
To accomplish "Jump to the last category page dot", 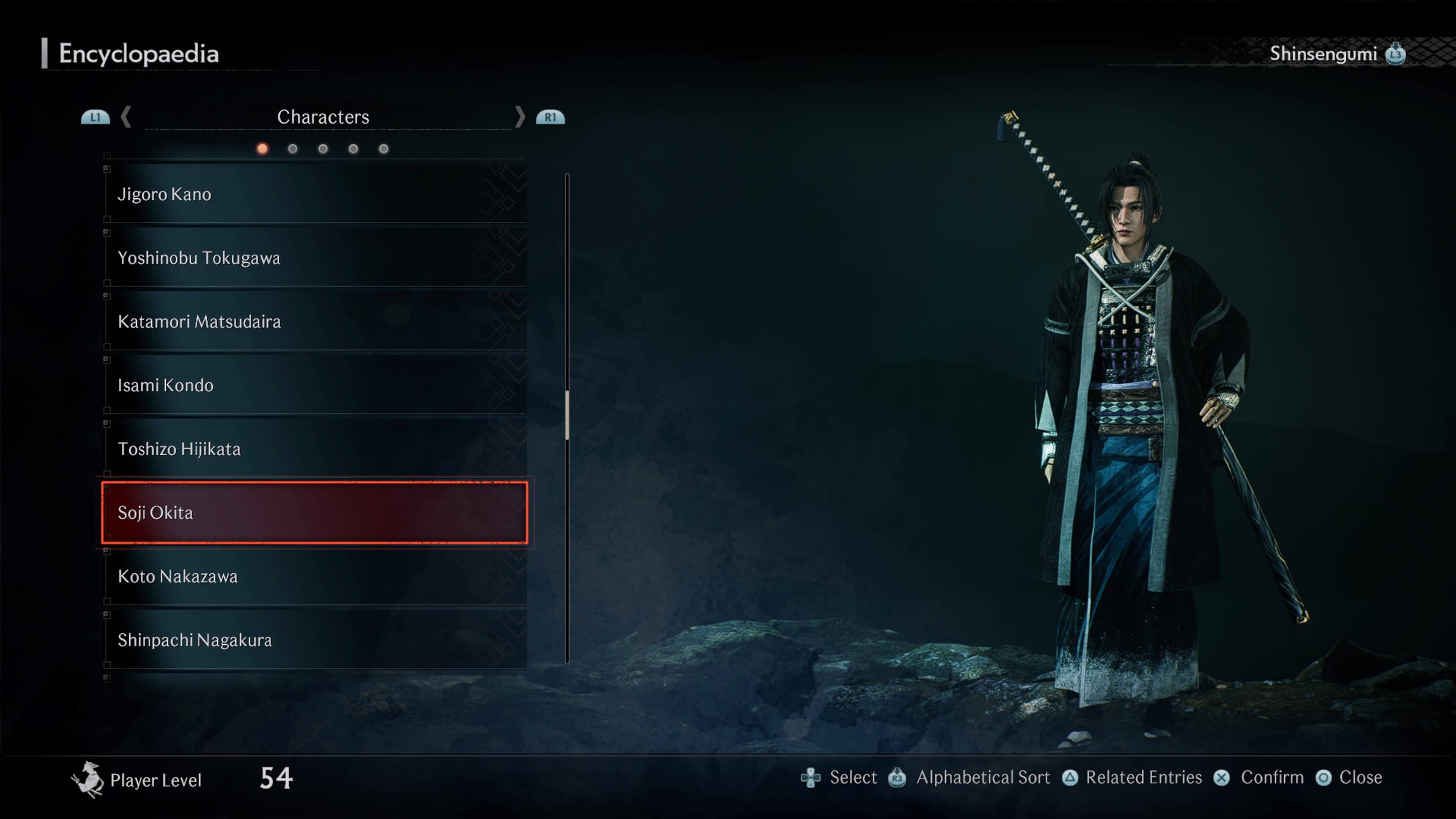I will [x=384, y=149].
